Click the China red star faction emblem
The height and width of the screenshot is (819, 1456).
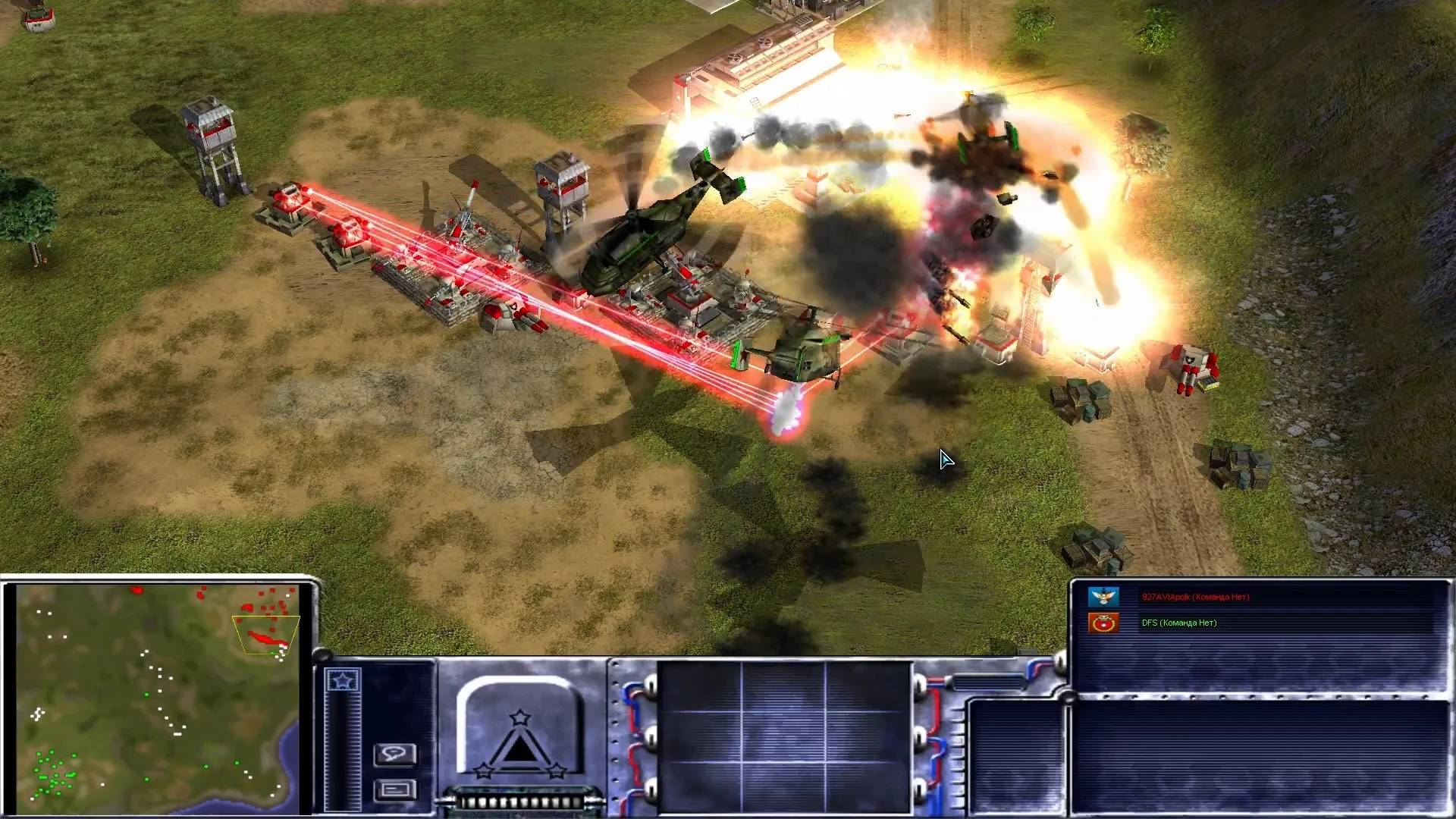[1103, 623]
